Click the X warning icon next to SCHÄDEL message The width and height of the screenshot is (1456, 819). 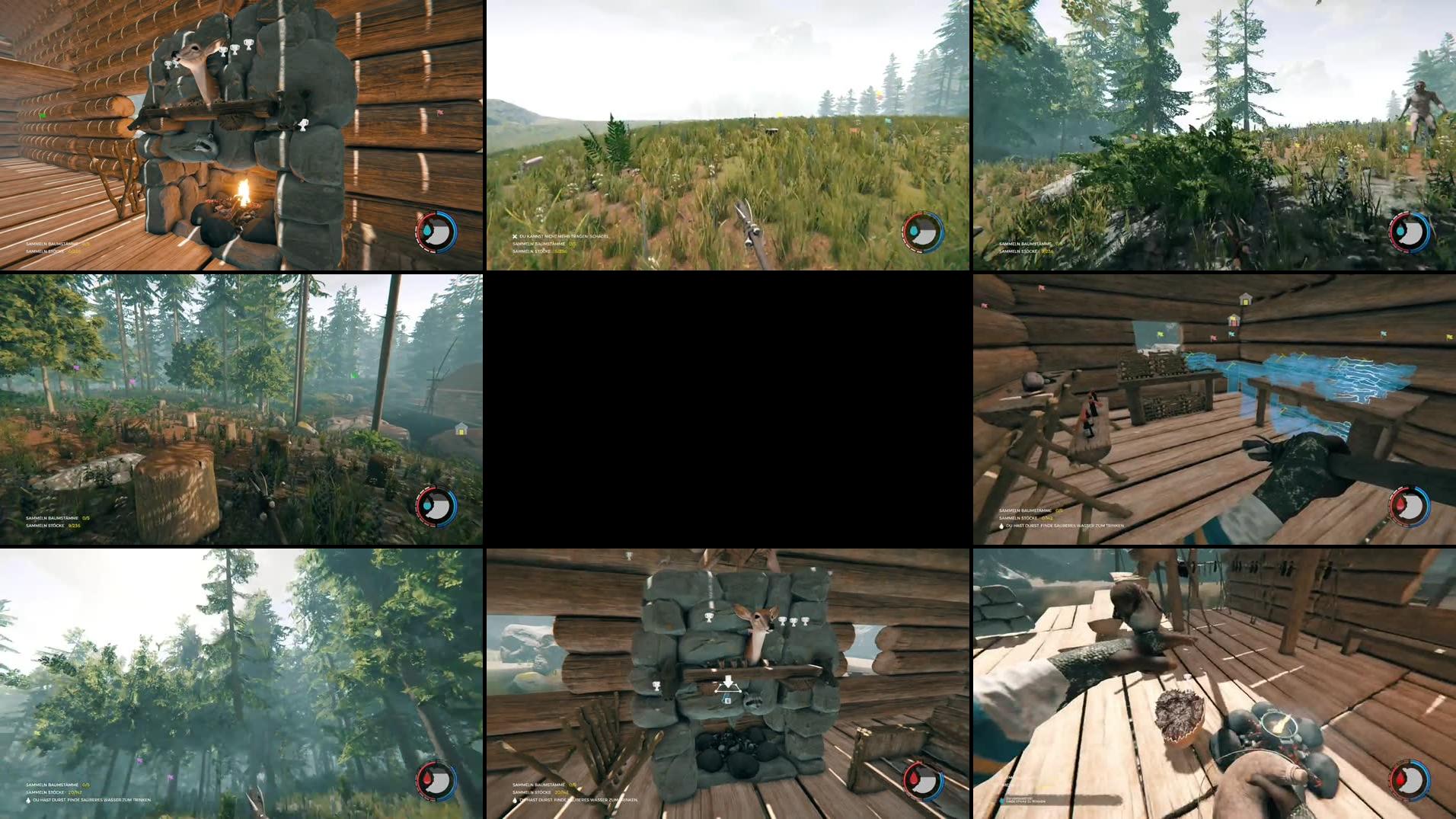[x=515, y=237]
